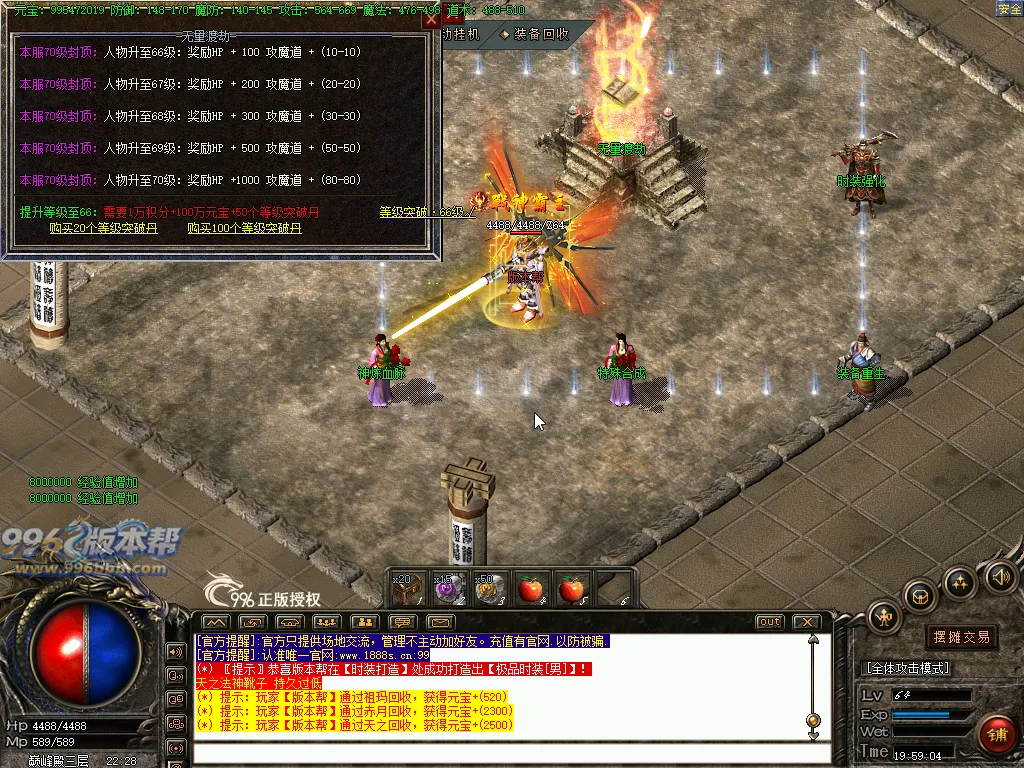The height and width of the screenshot is (768, 1024).
Task: Close the chat window with X button
Action: point(806,622)
